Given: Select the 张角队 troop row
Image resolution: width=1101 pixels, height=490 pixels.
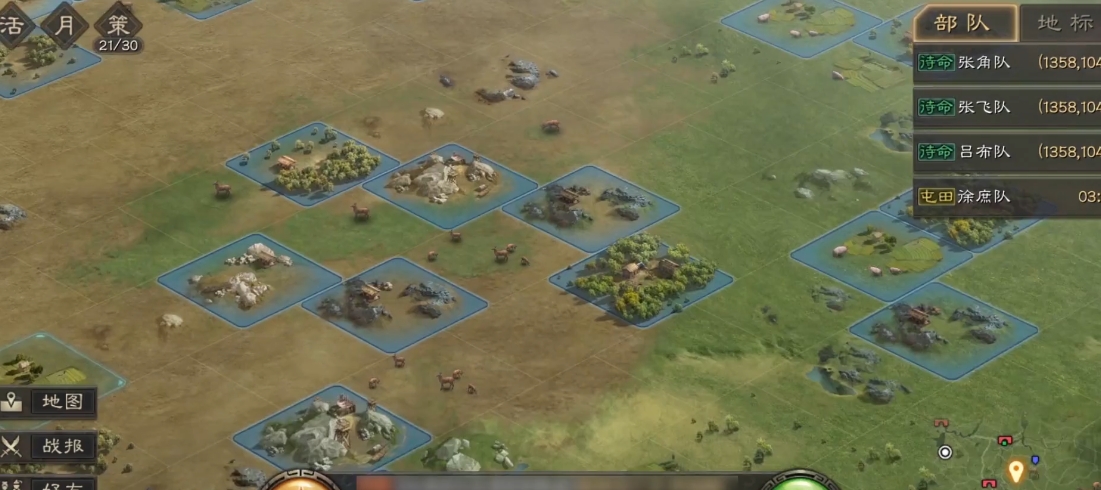Looking at the screenshot, I should [1006, 62].
